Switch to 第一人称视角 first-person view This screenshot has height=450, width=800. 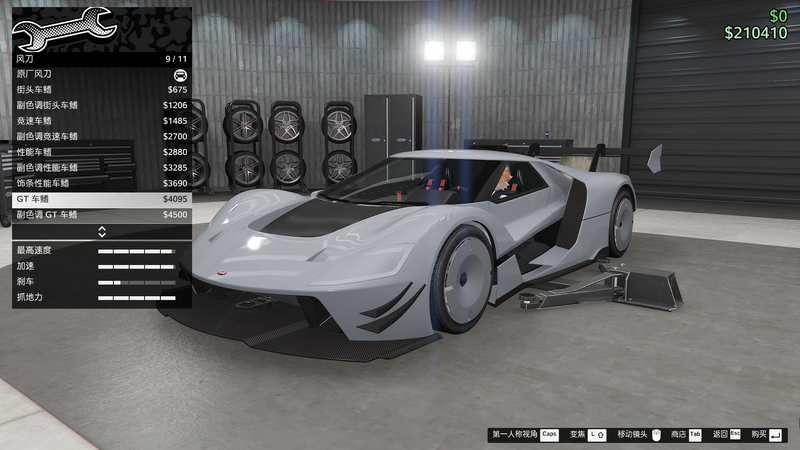[x=524, y=435]
